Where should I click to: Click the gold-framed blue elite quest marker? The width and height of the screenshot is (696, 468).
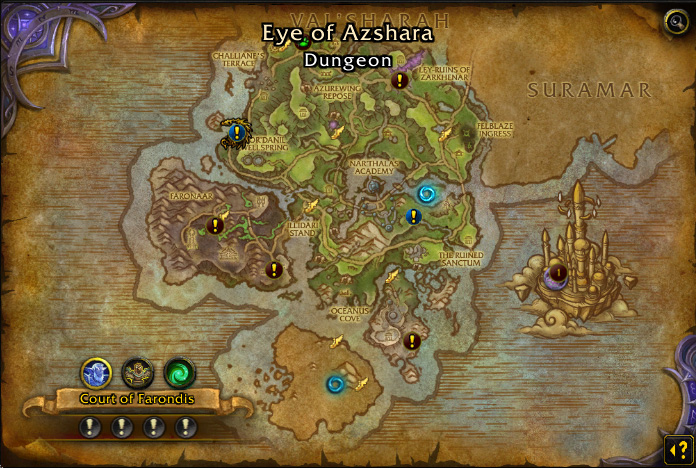coord(236,131)
